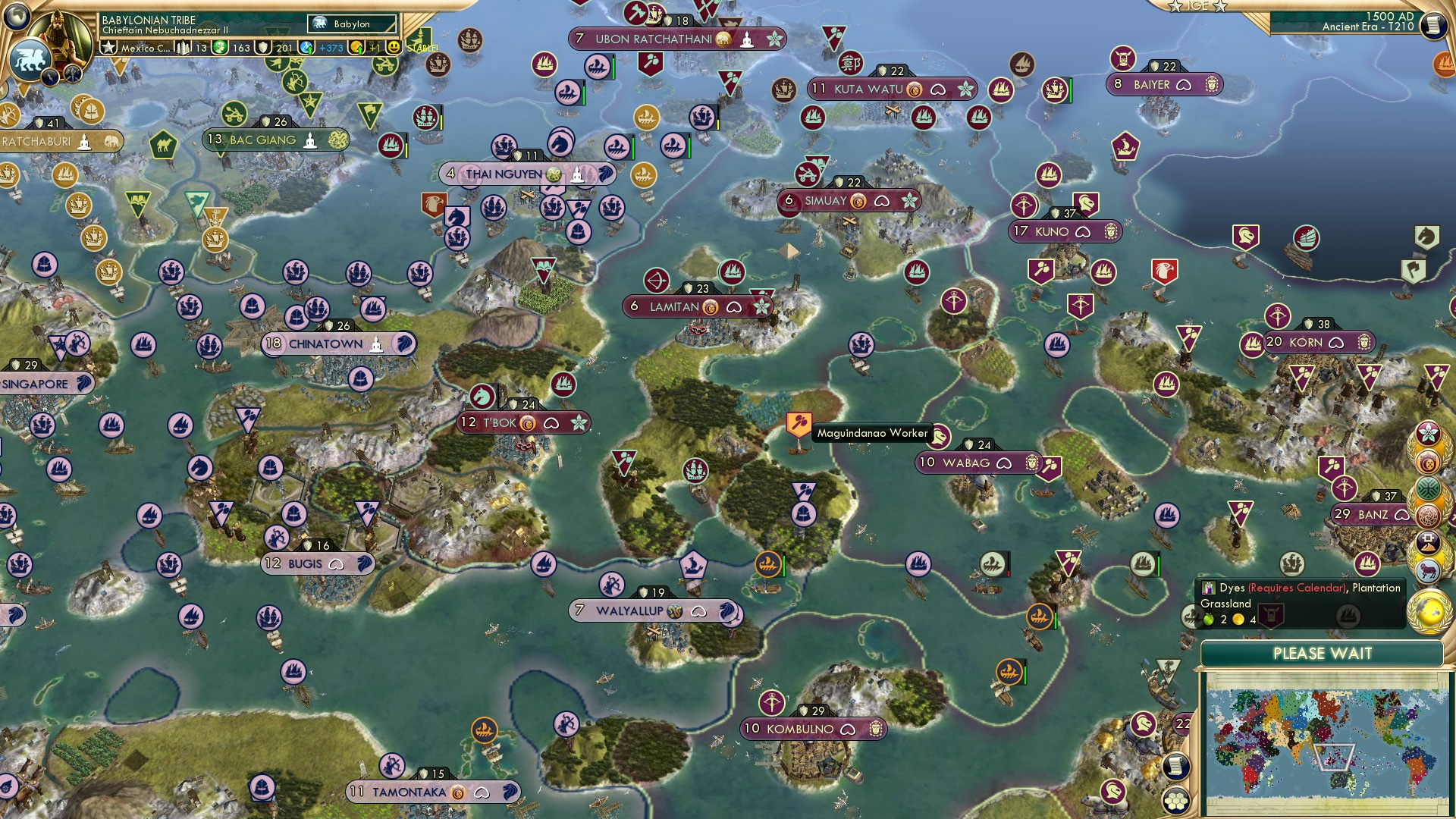Image resolution: width=1456 pixels, height=819 pixels.
Task: Click the happiness smiley face indicator
Action: [x=393, y=46]
